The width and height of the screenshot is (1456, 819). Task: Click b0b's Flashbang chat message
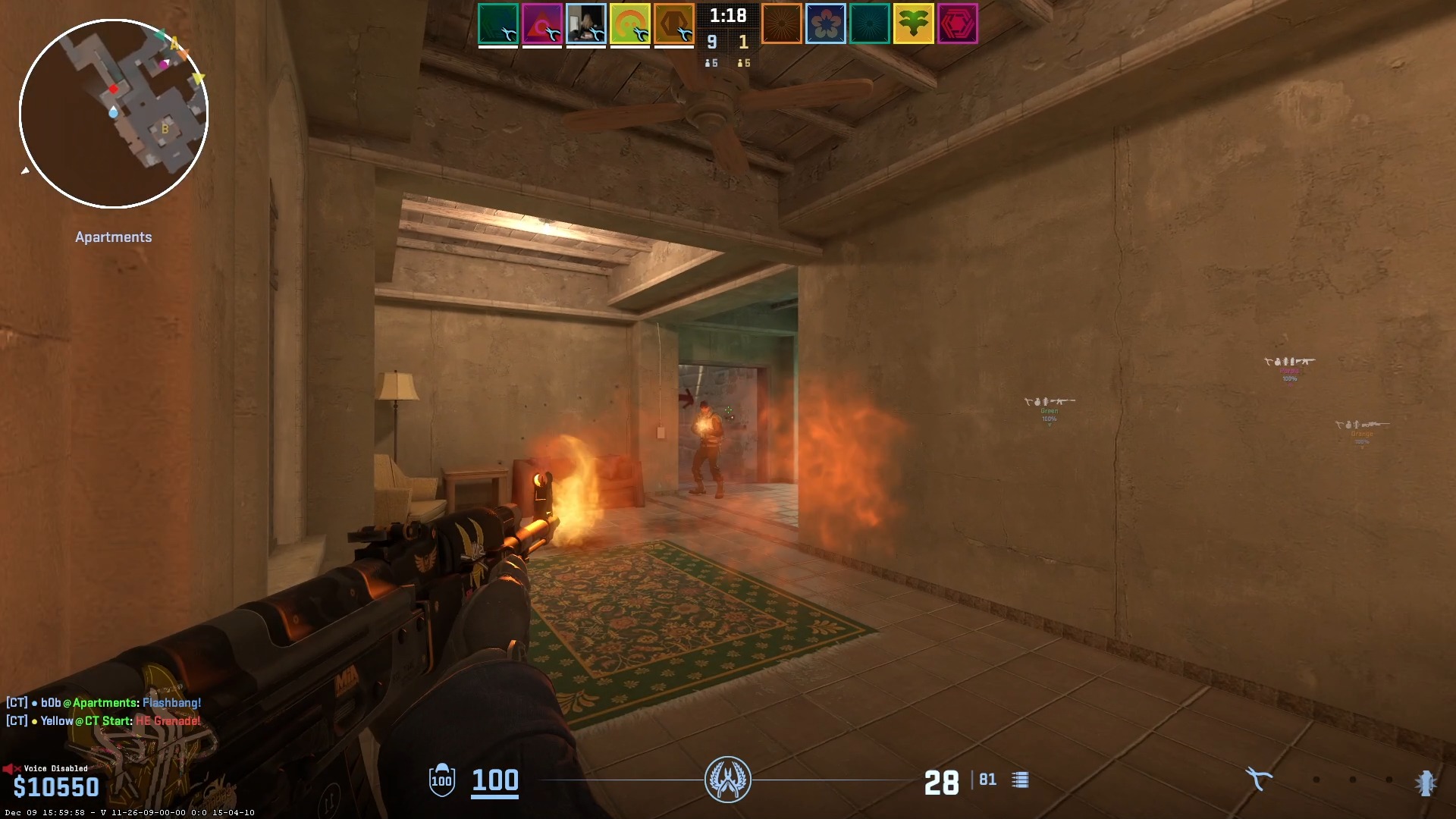click(x=104, y=703)
